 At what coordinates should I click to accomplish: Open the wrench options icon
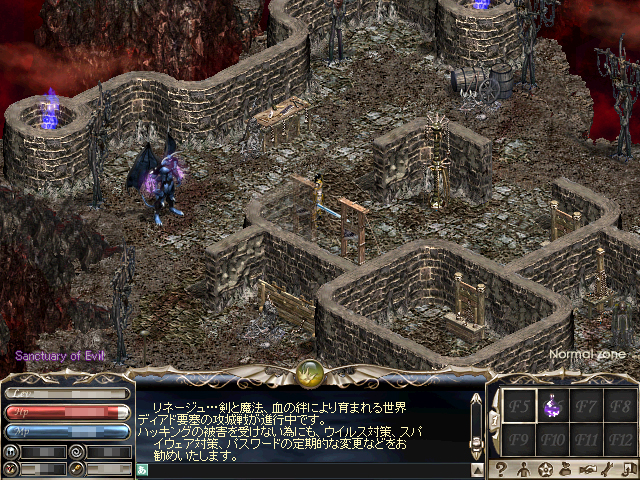tap(610, 469)
